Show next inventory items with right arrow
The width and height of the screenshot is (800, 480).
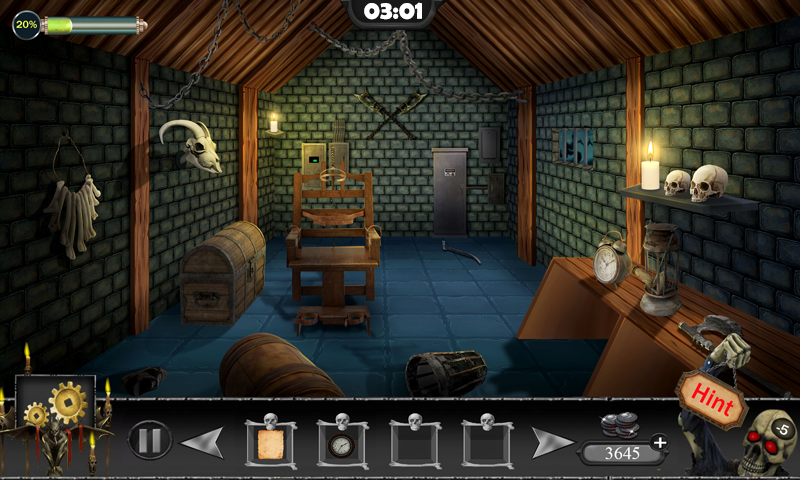(x=552, y=441)
